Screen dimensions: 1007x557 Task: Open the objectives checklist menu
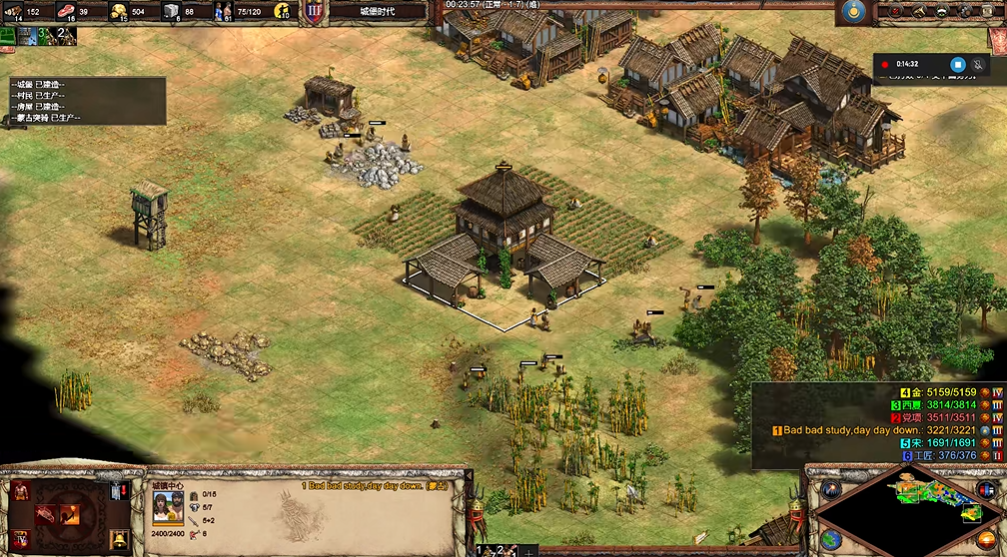(894, 11)
